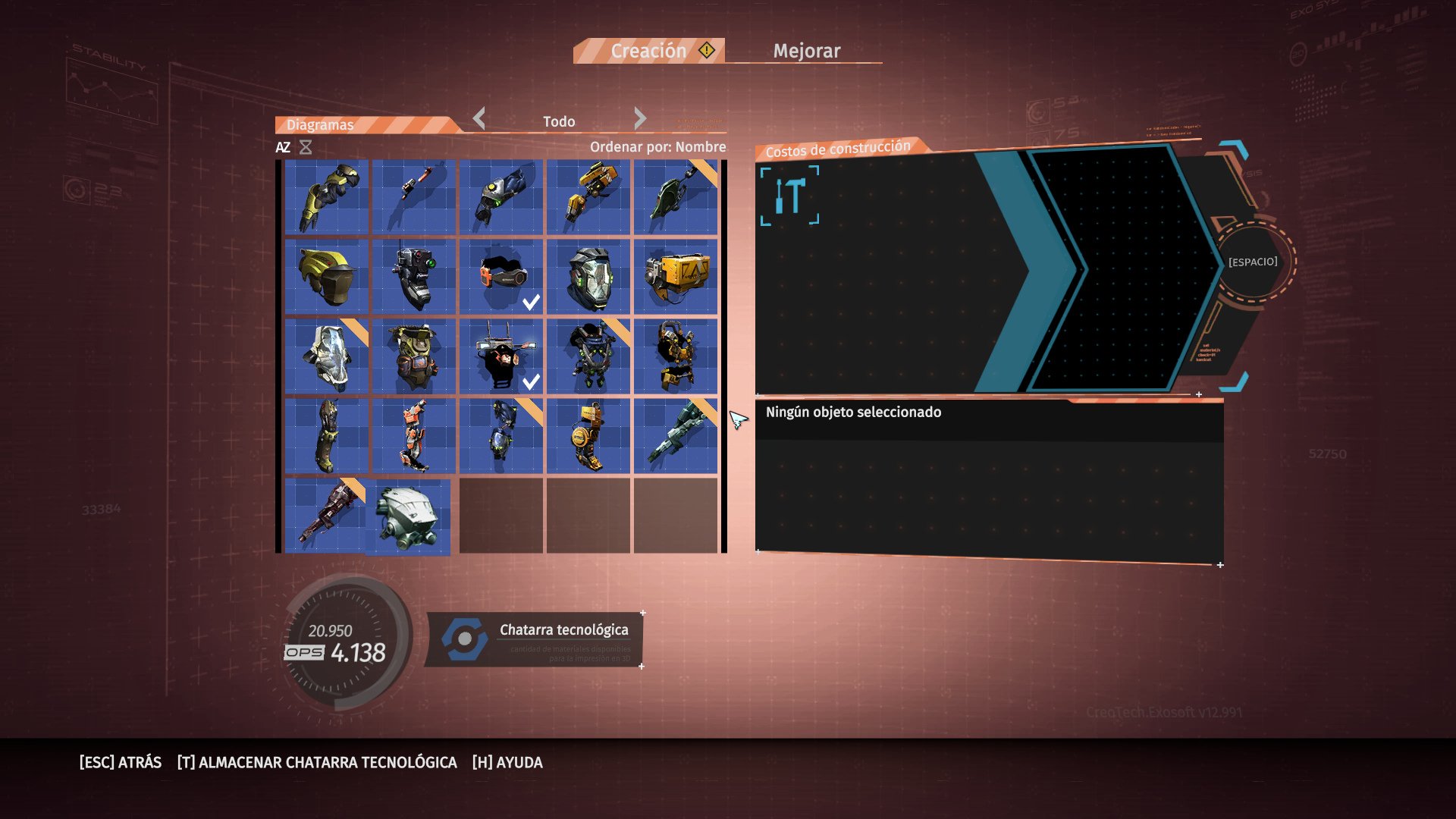Switch to the Mejorar tab
Viewport: 1456px width, 819px height.
tap(806, 51)
